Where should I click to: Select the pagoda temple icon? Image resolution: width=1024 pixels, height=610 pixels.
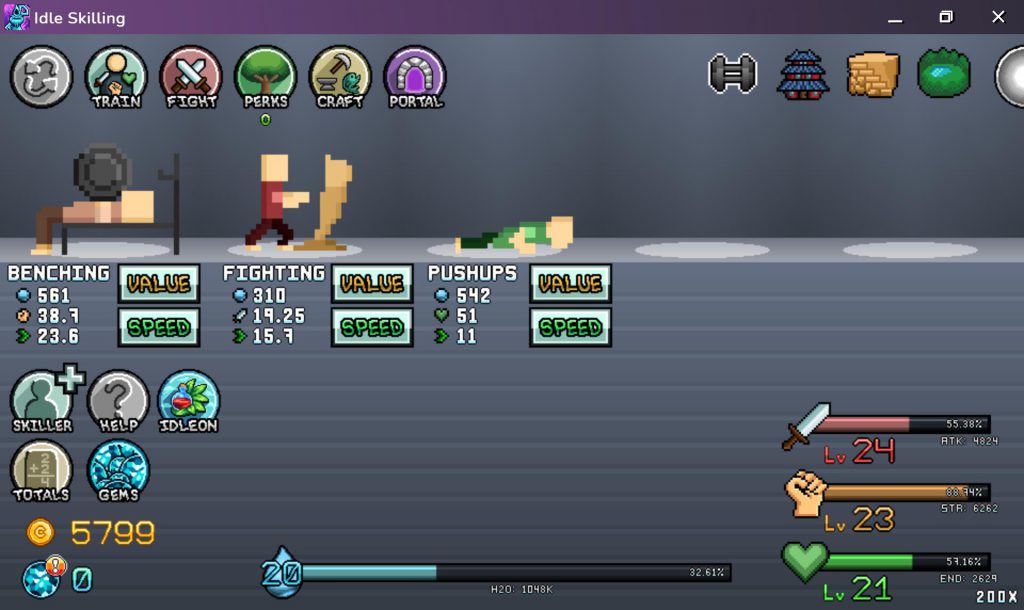(x=803, y=75)
